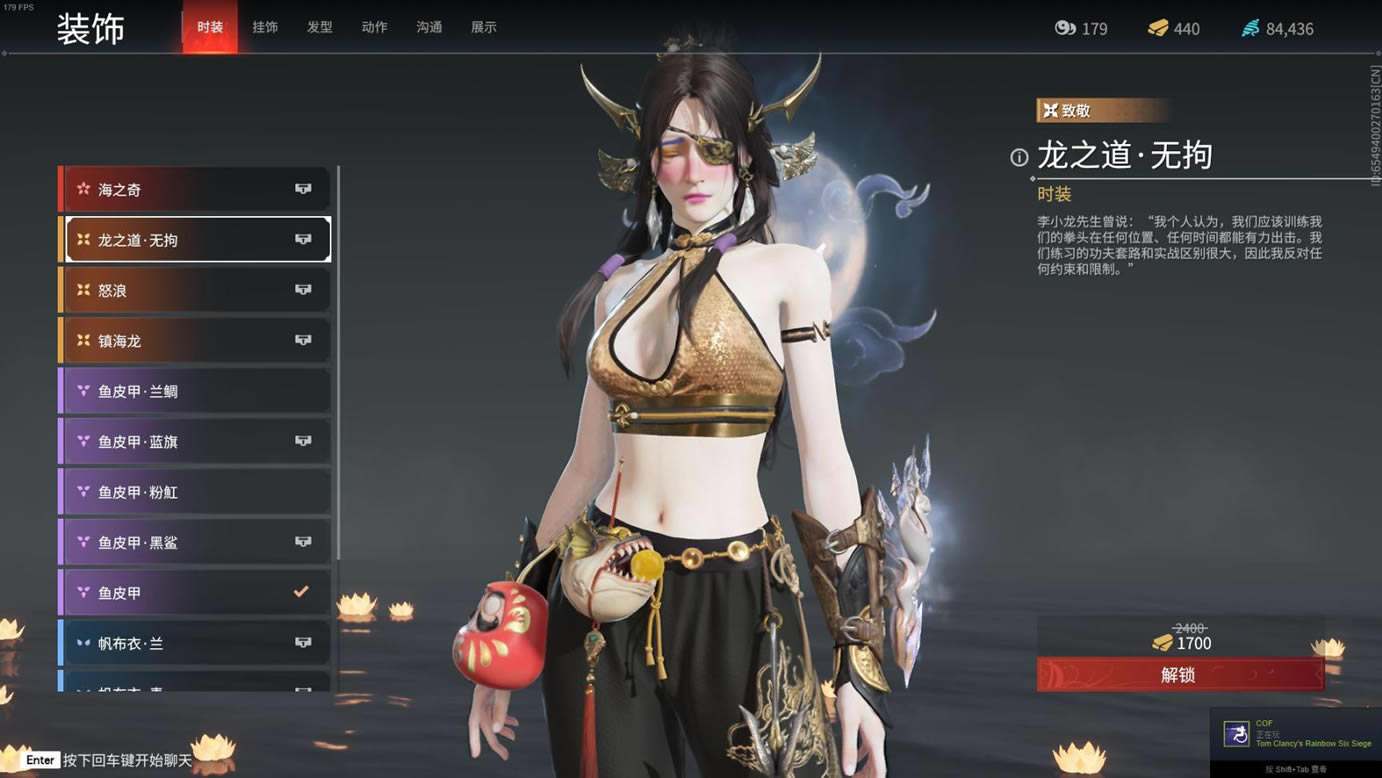The width and height of the screenshot is (1382, 778).
Task: Choose the 帆布衣·兰 outfit
Action: (197, 643)
